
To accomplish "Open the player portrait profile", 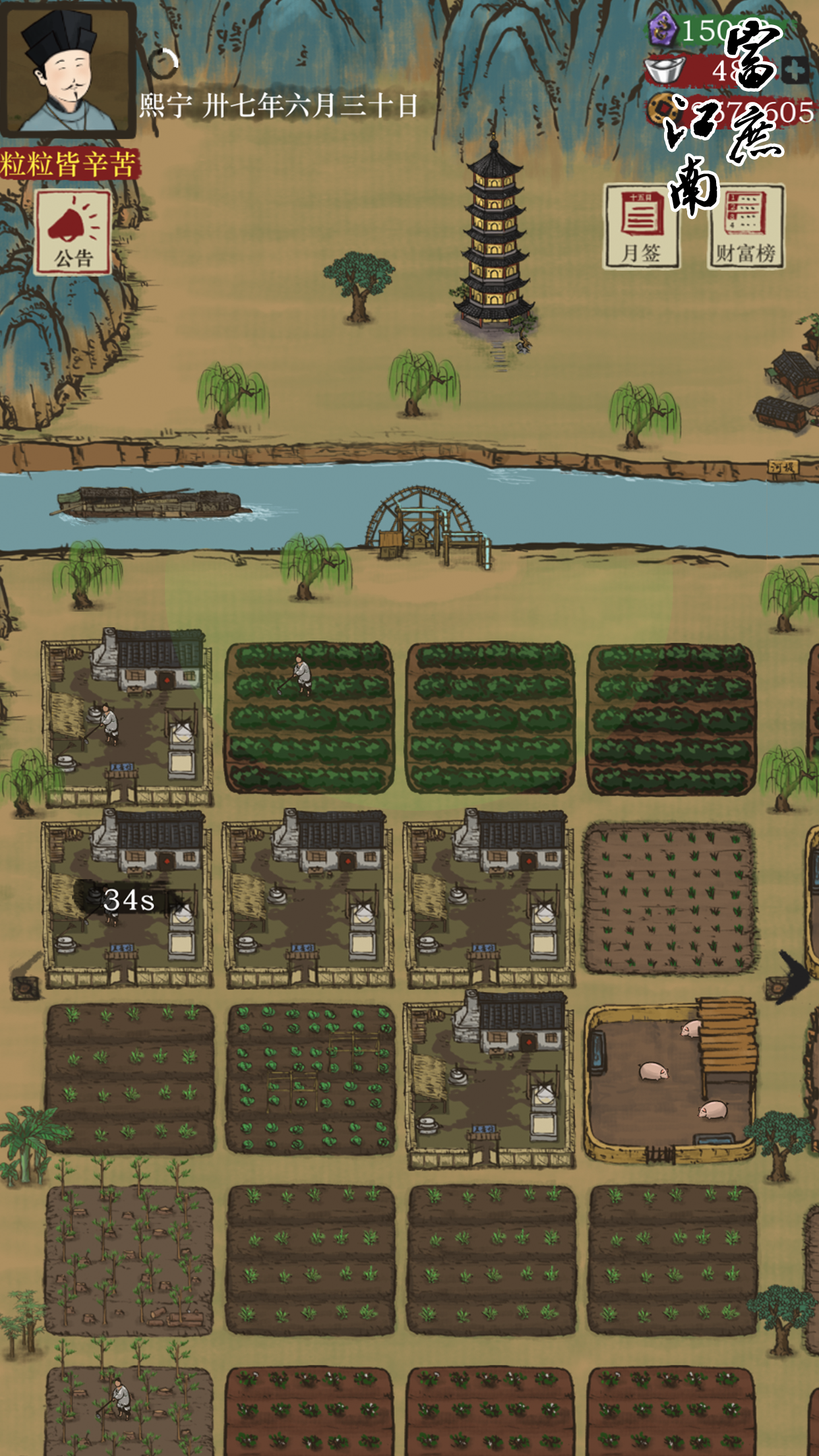I will [68, 69].
